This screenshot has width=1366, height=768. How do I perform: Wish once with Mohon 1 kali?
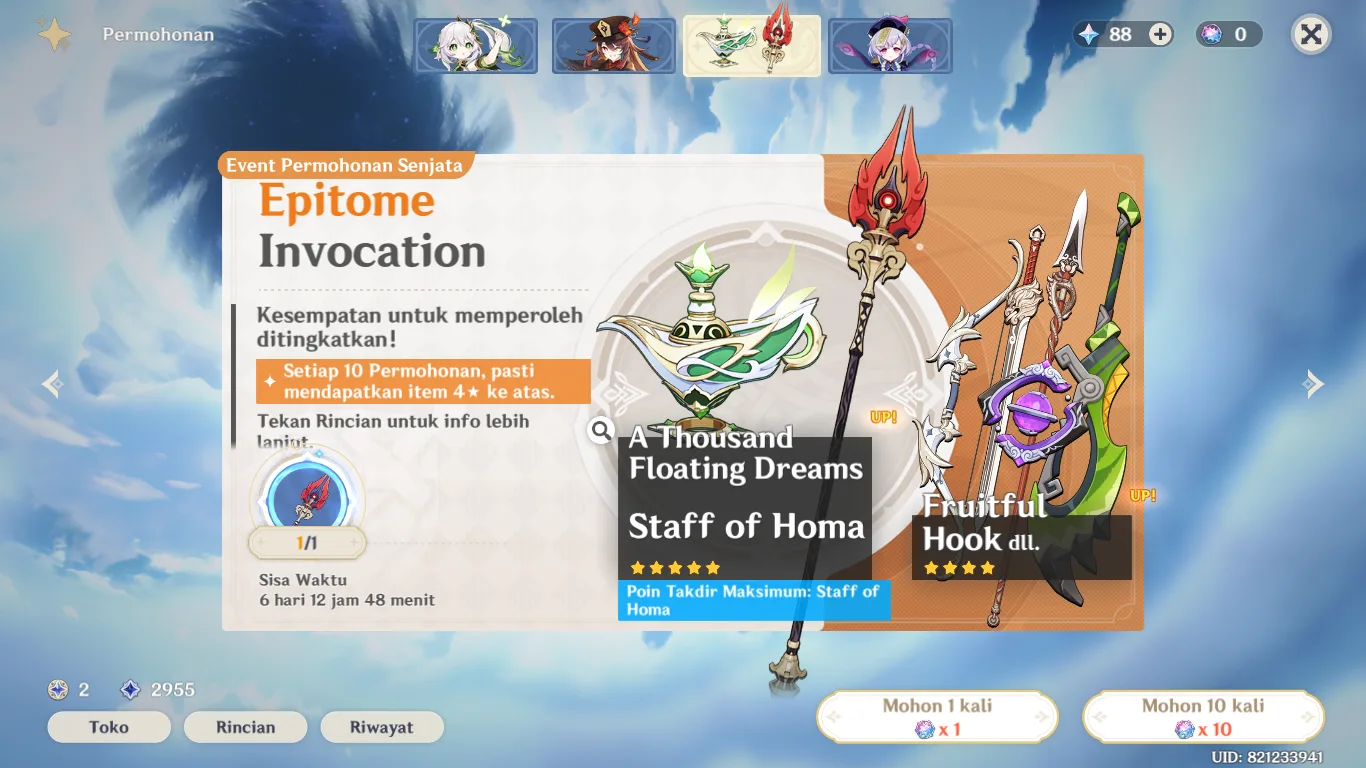tap(937, 717)
